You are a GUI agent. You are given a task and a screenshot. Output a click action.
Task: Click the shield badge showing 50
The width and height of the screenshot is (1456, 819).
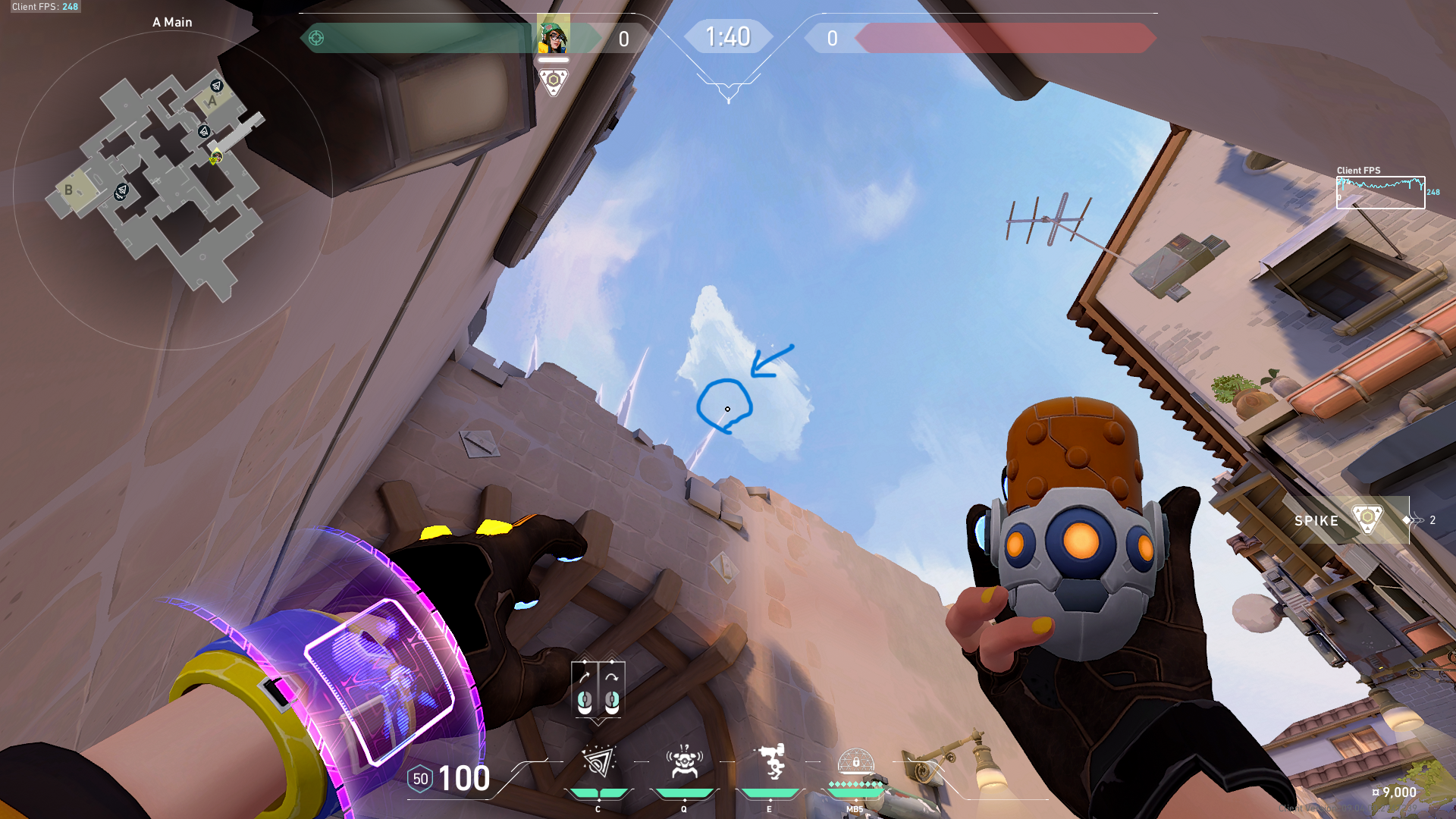420,778
